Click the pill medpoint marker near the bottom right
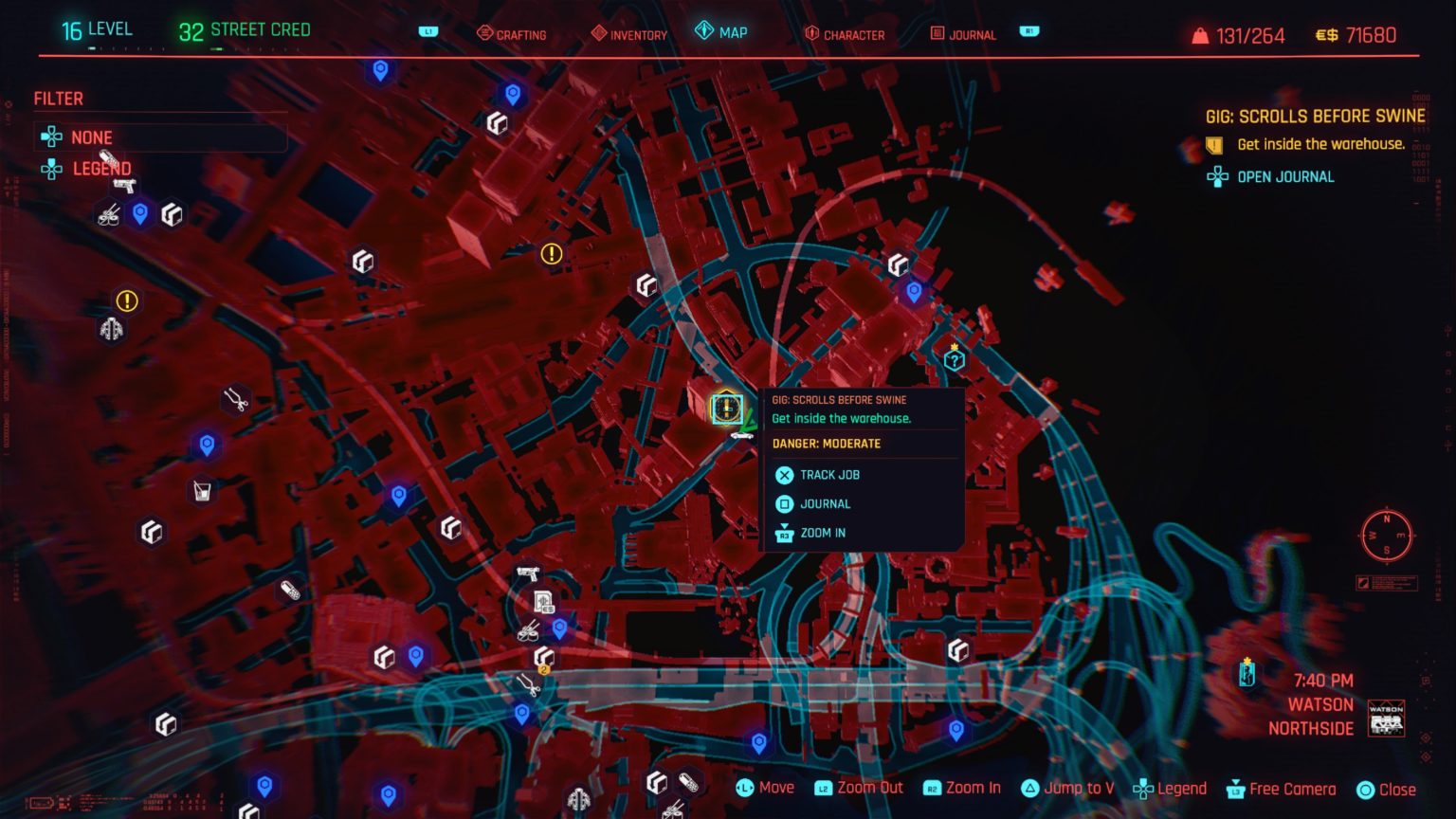The image size is (1456, 819). (x=689, y=784)
